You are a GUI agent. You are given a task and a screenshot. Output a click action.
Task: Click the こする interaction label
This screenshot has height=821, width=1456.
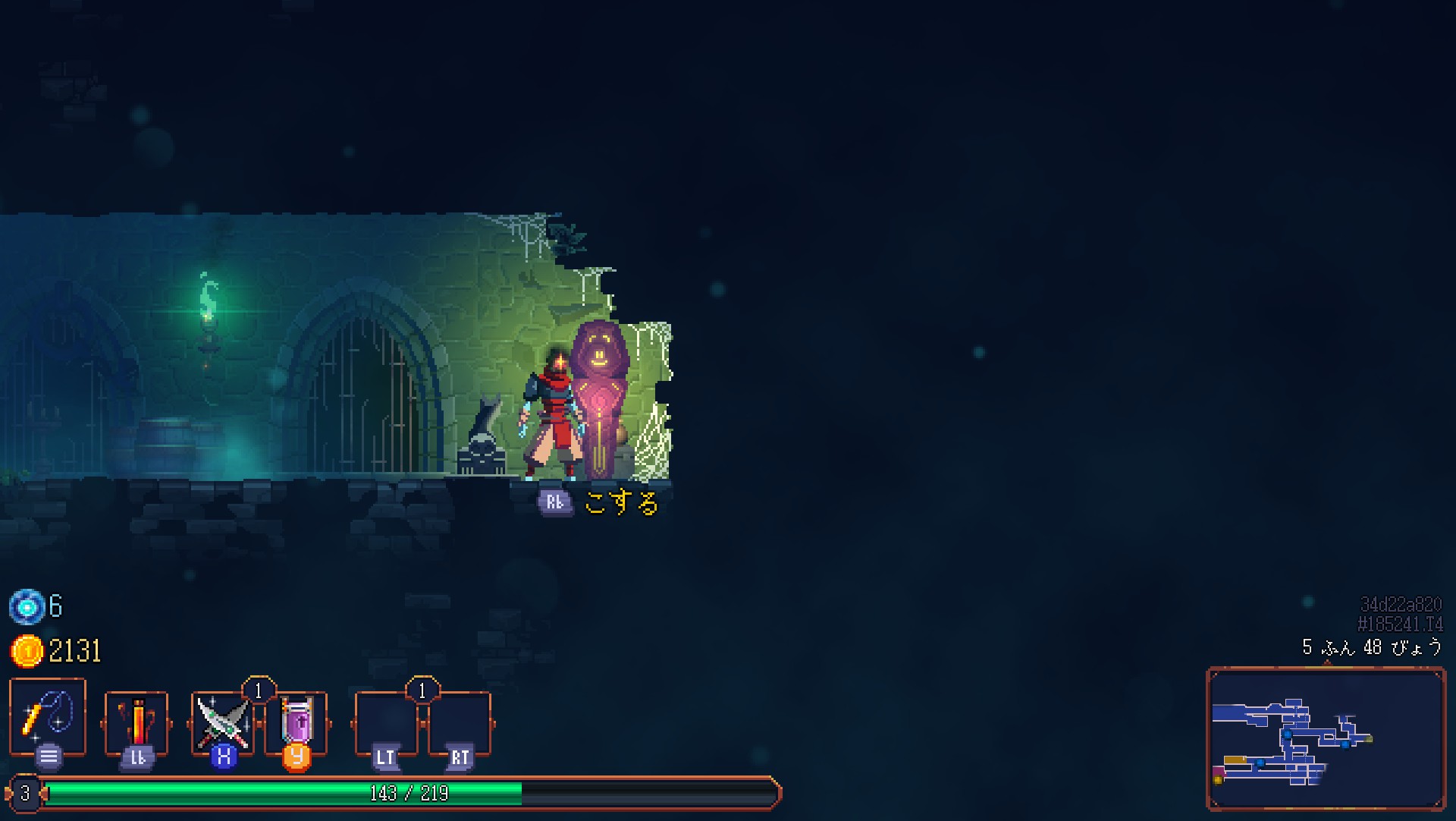pyautogui.click(x=620, y=502)
